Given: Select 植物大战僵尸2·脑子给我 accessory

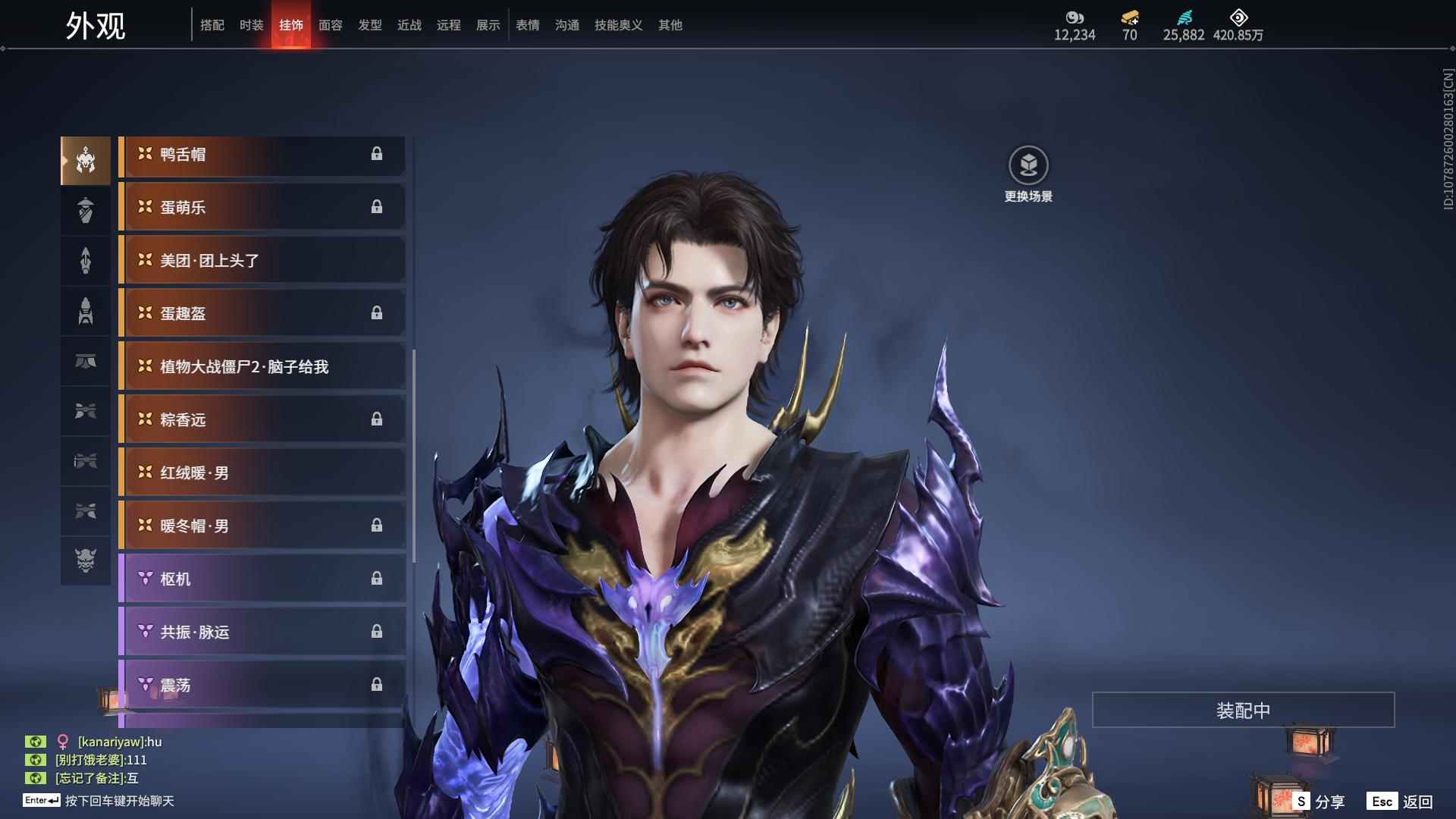Looking at the screenshot, I should pos(262,367).
